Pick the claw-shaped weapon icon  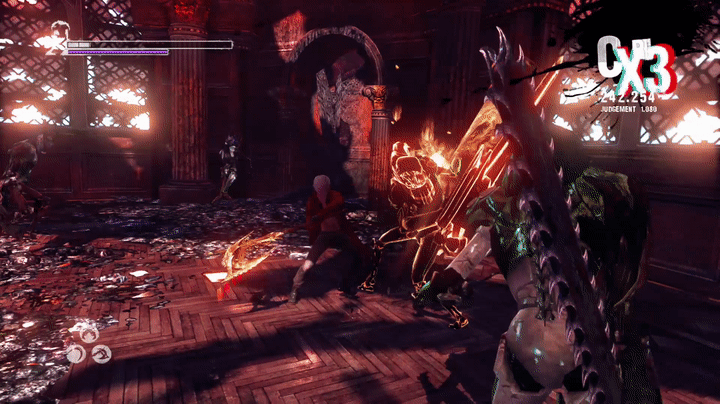click(x=89, y=335)
